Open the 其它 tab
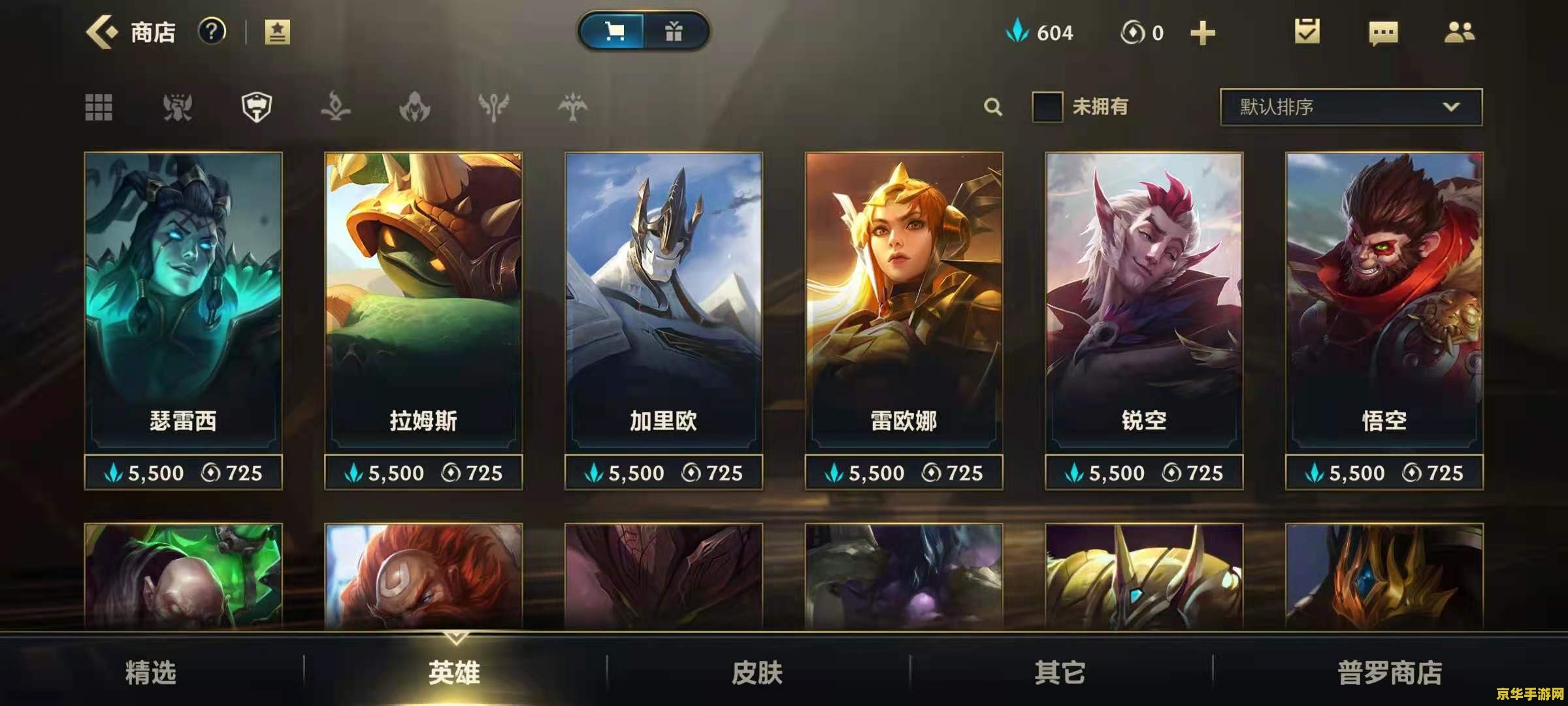Image resolution: width=1568 pixels, height=706 pixels. [x=1060, y=672]
